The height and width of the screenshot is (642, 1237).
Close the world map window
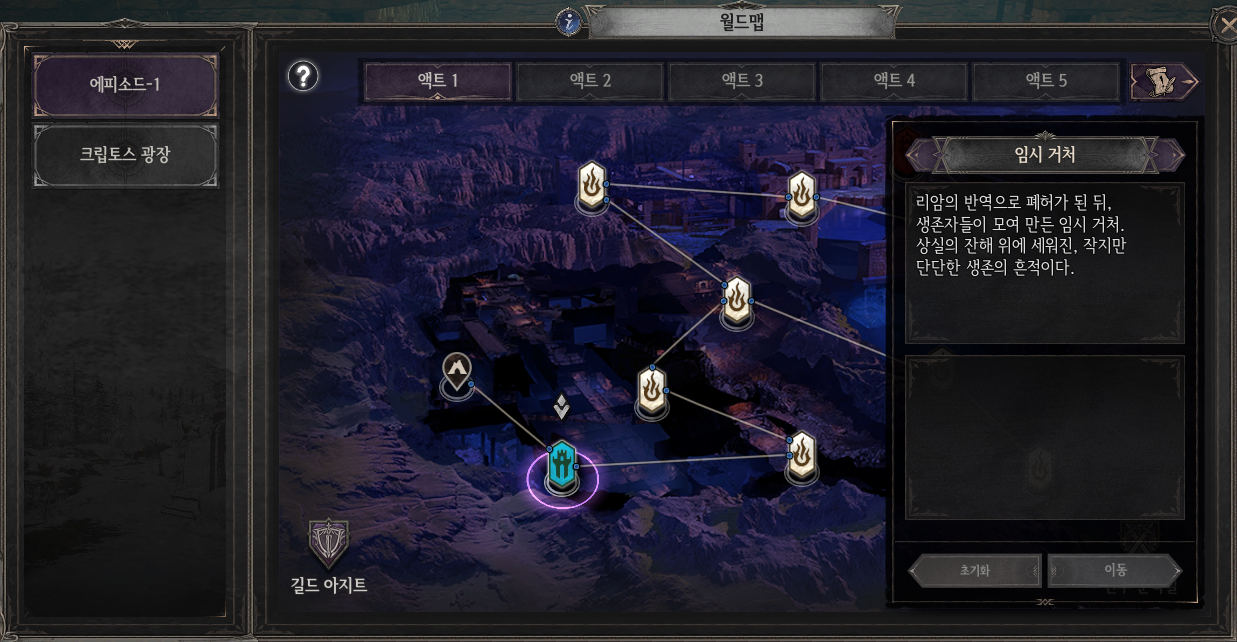(1225, 25)
